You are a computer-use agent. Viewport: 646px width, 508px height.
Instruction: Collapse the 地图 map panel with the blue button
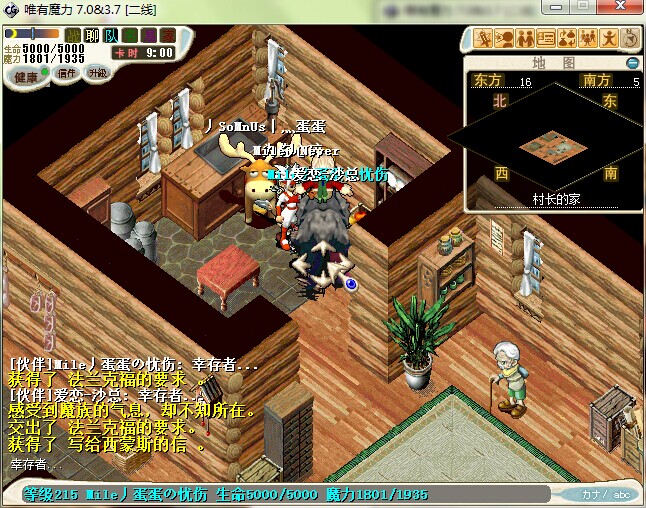tap(632, 63)
